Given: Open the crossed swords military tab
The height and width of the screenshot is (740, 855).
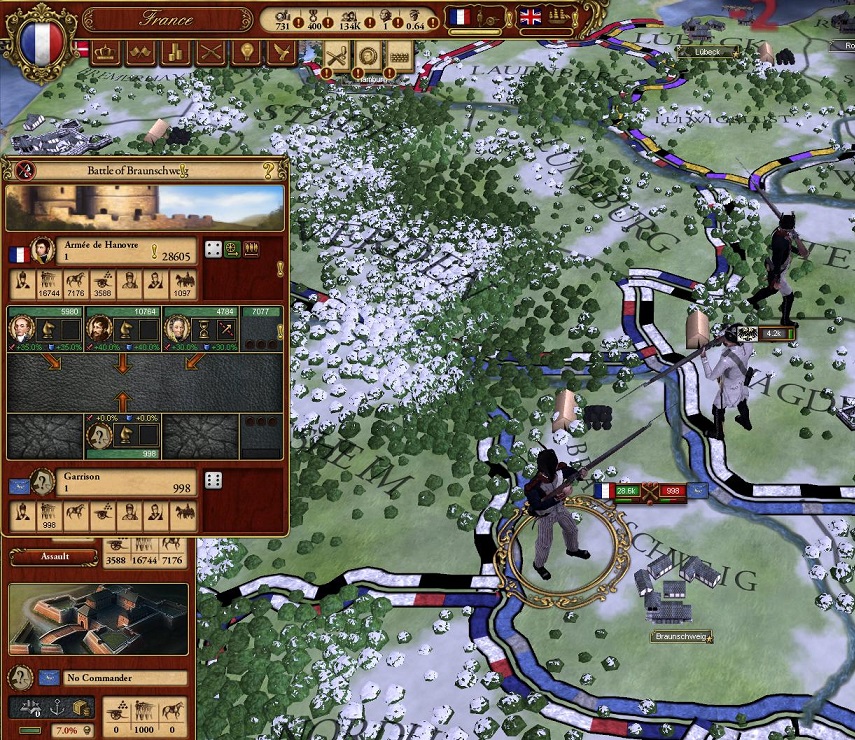Looking at the screenshot, I should [210, 52].
